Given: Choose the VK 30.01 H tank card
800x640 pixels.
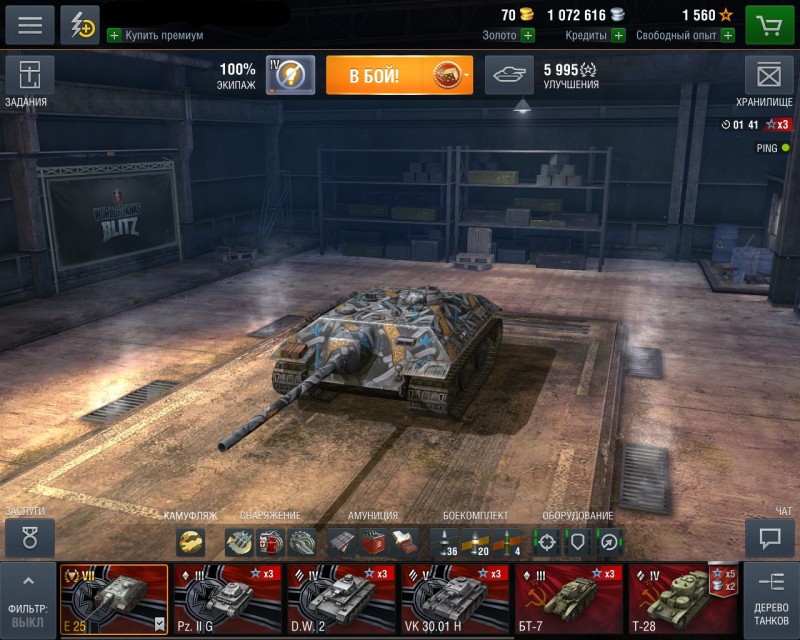Looking at the screenshot, I should pos(455,600).
